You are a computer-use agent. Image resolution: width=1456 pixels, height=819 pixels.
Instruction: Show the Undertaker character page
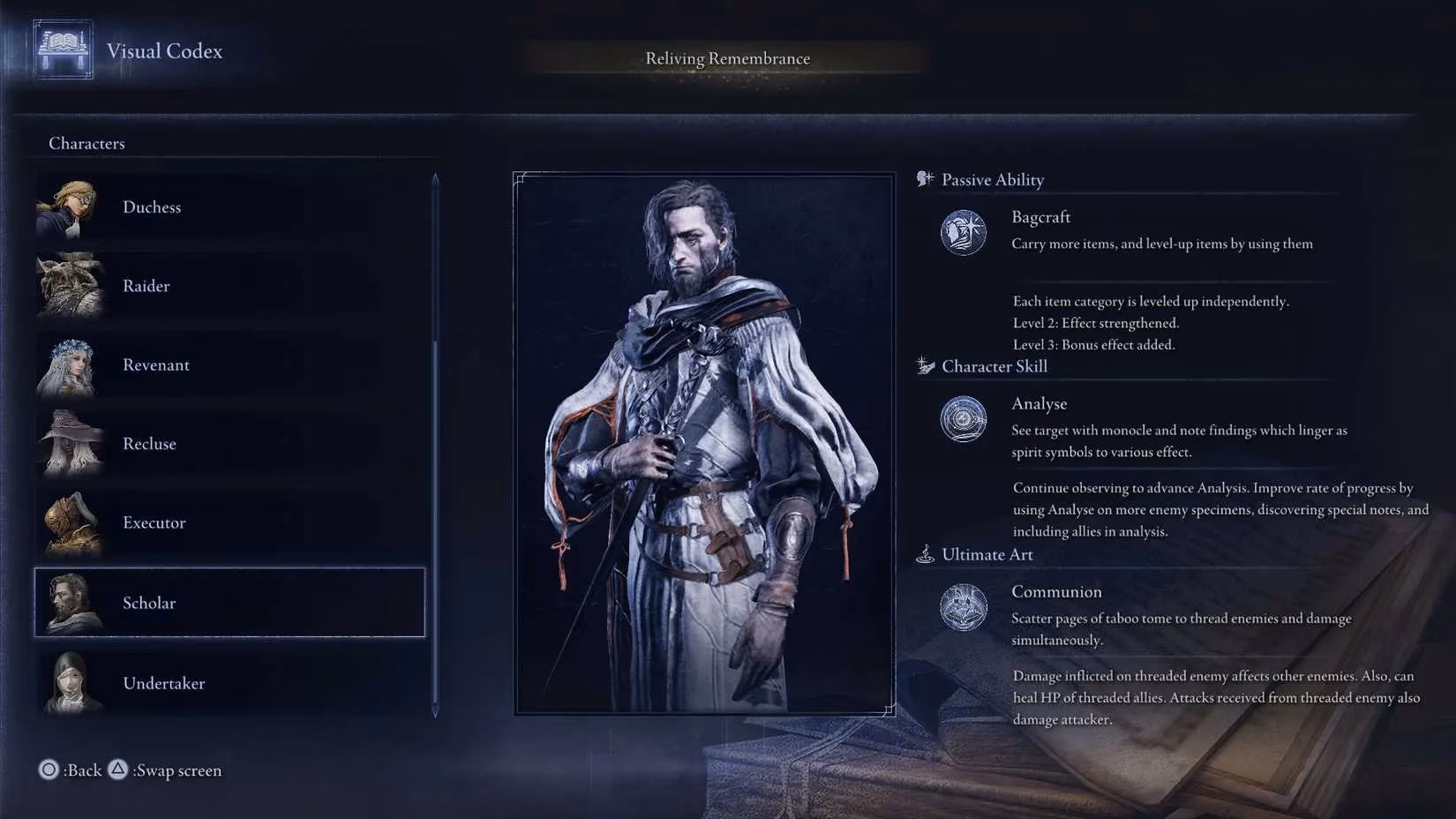click(228, 683)
